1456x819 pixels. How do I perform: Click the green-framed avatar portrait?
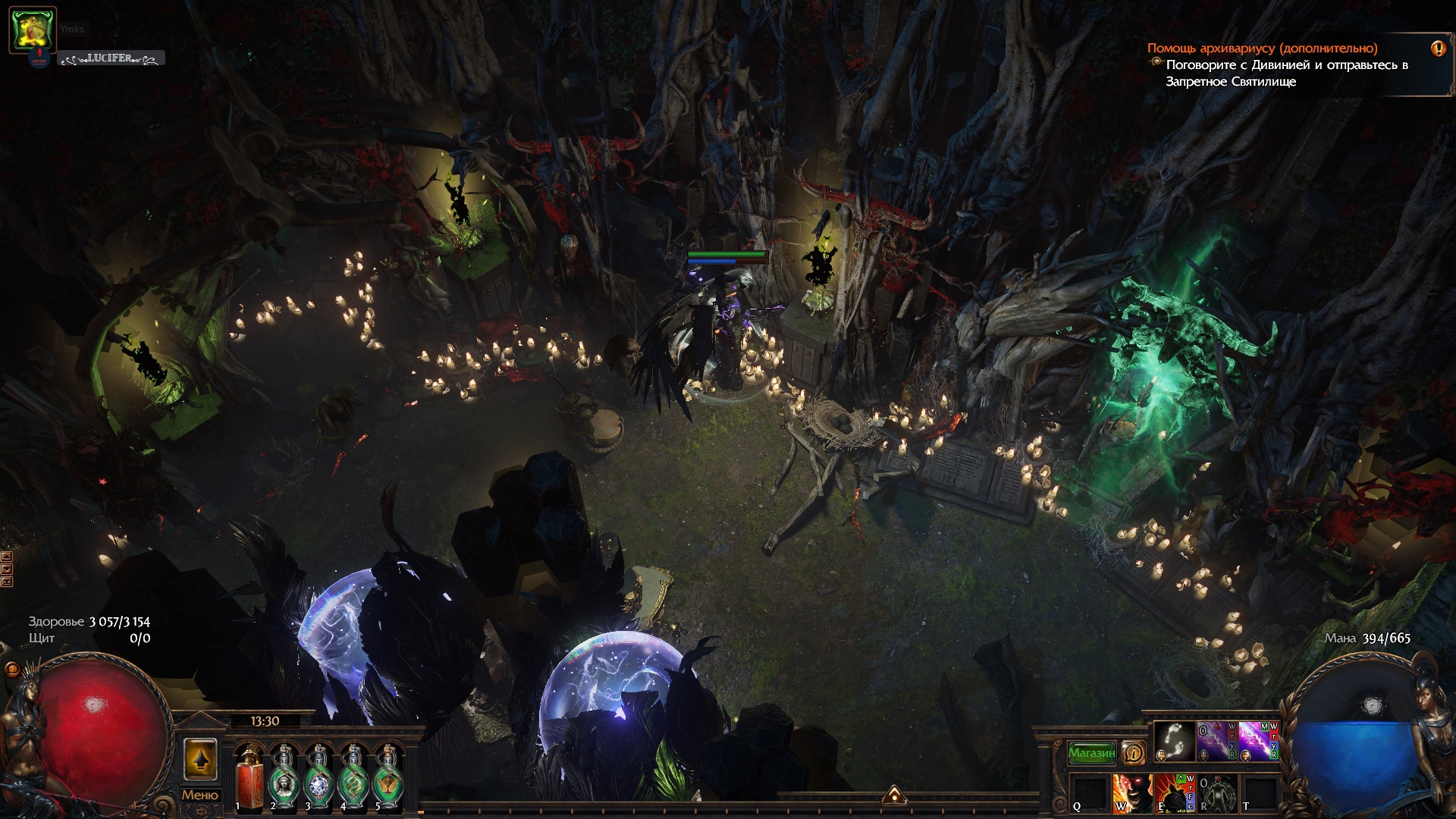(33, 30)
